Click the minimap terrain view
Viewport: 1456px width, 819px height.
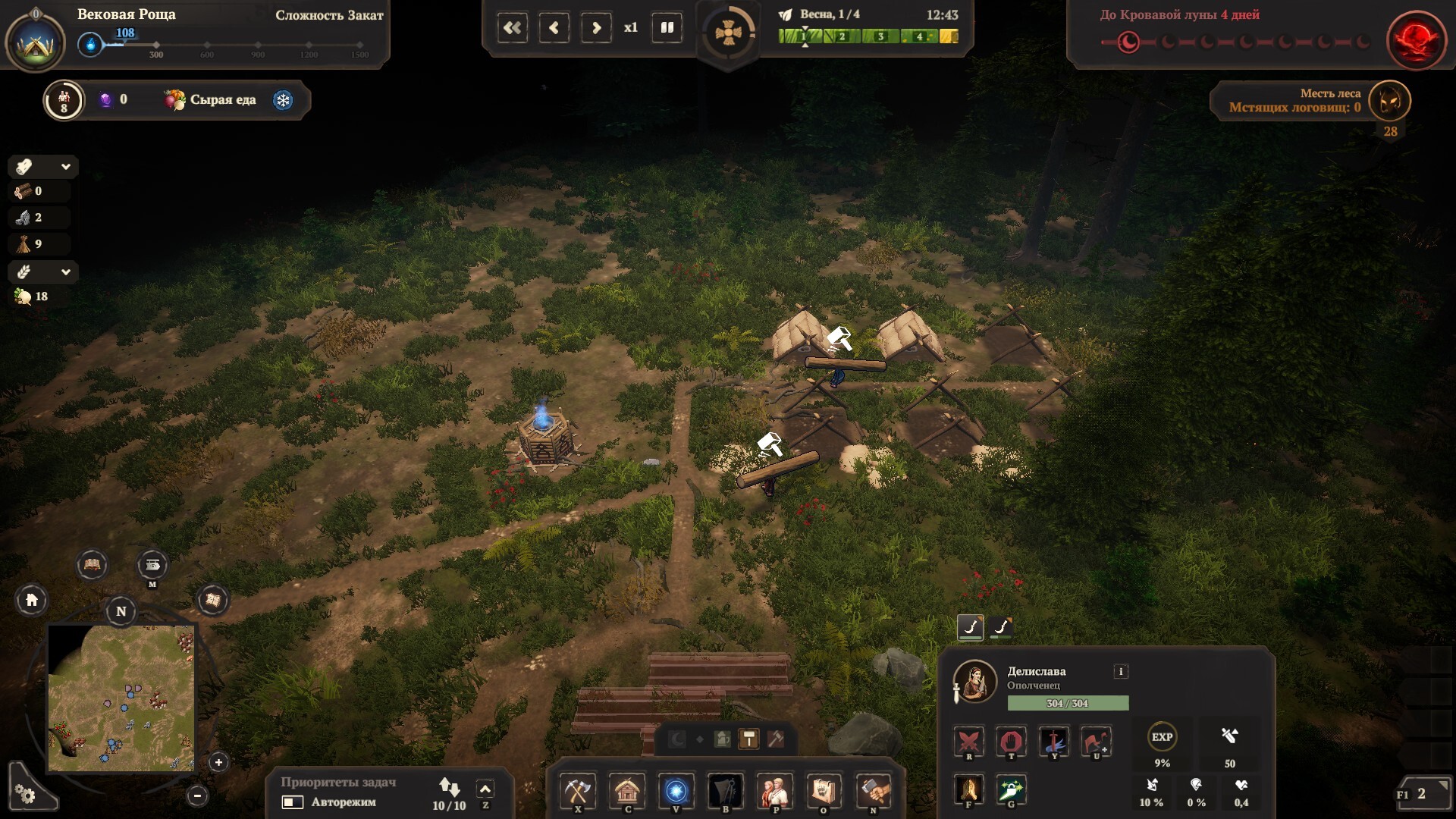(x=121, y=698)
